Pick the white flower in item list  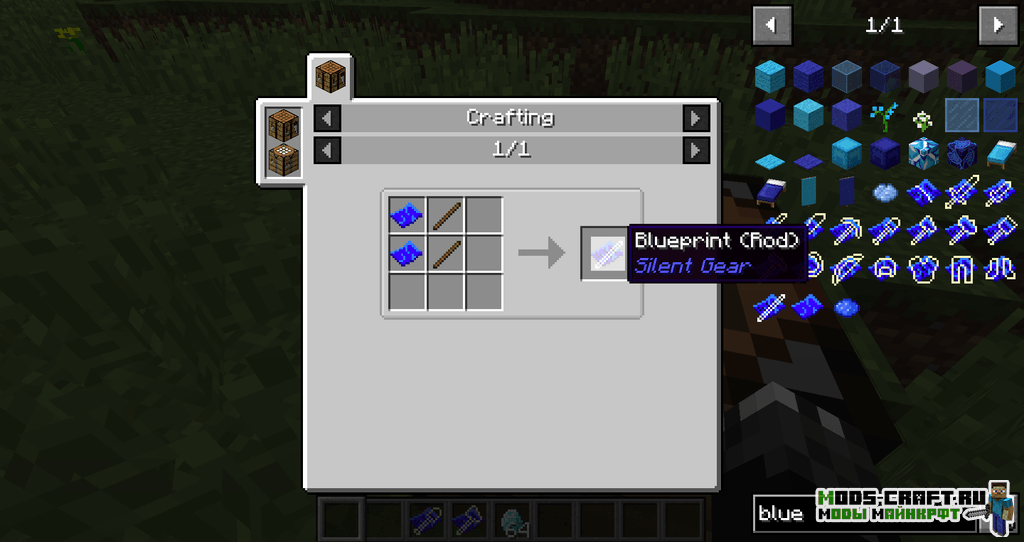coord(922,118)
